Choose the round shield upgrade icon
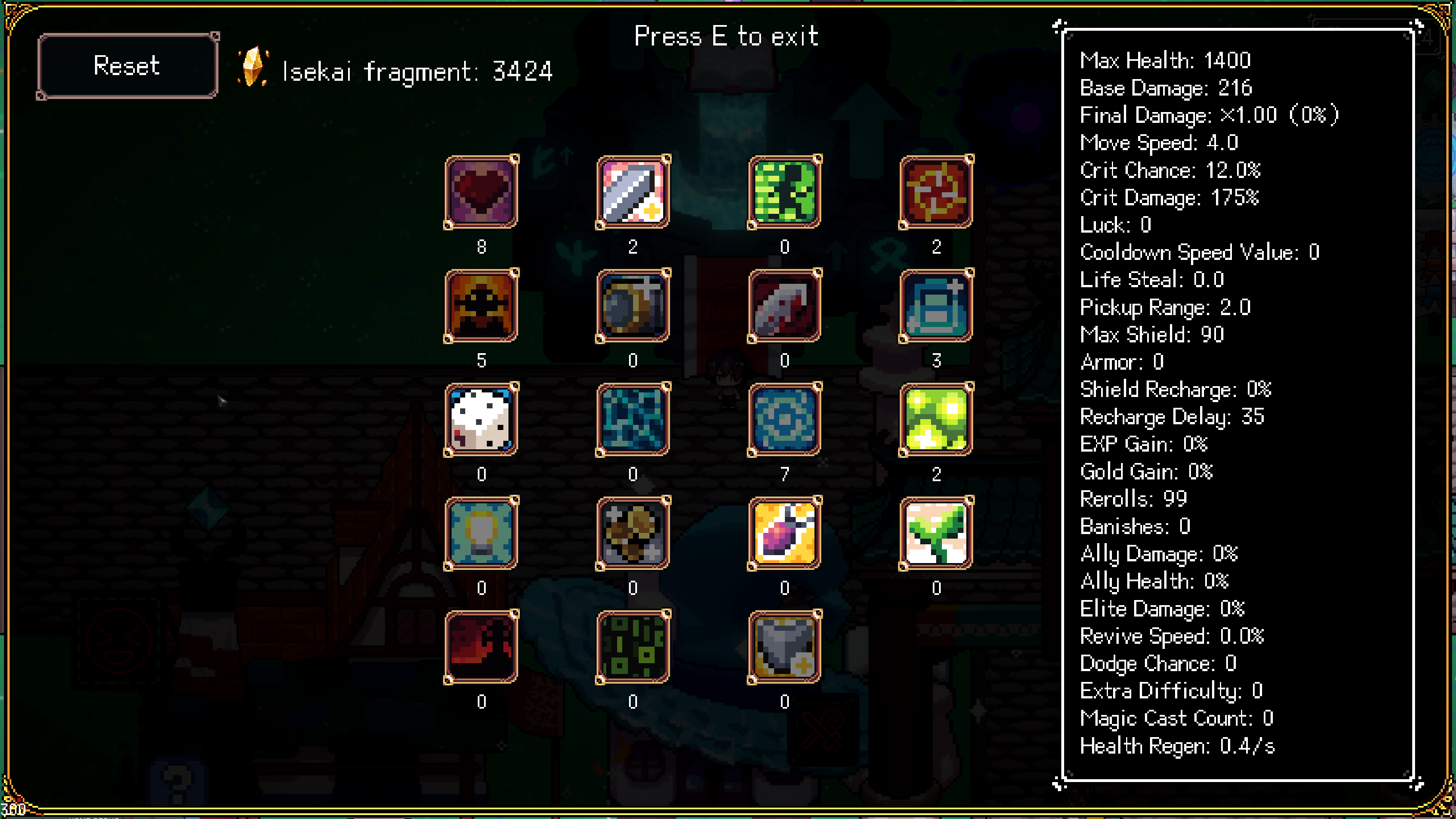 633,306
